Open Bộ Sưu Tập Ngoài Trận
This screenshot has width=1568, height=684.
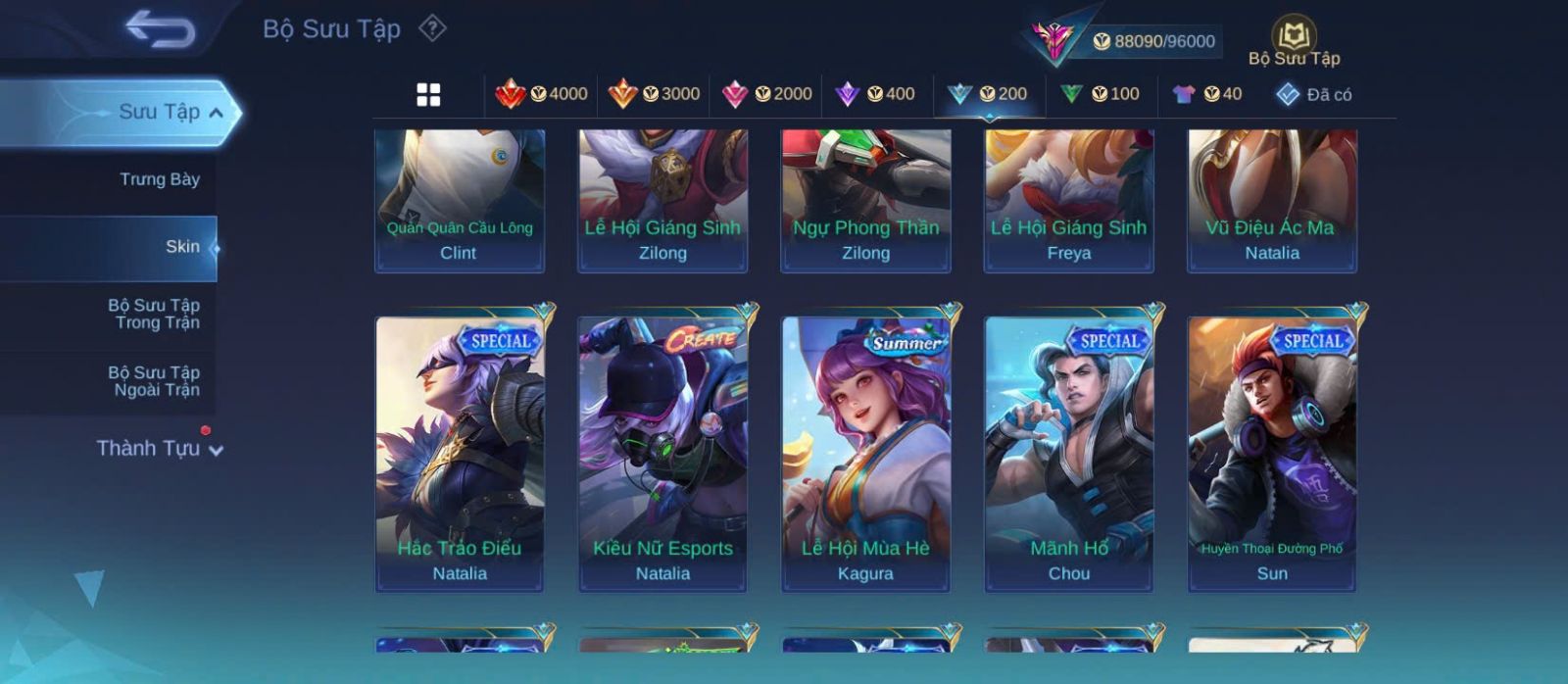tap(155, 381)
